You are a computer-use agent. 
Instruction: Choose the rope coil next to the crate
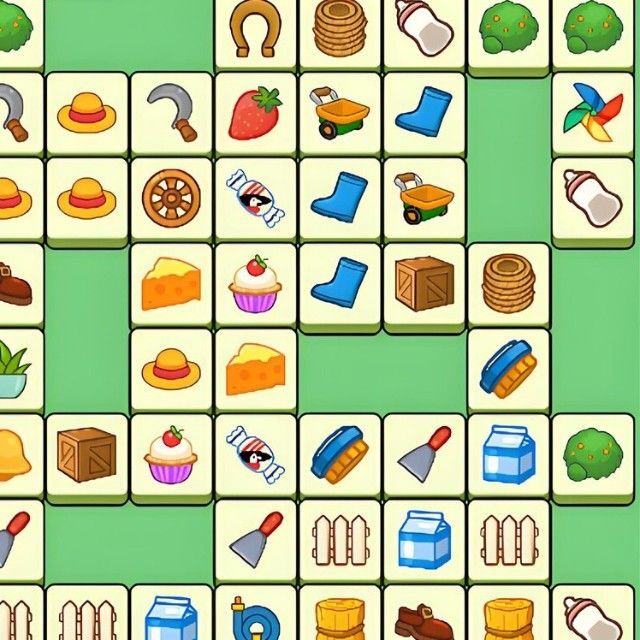508,282
